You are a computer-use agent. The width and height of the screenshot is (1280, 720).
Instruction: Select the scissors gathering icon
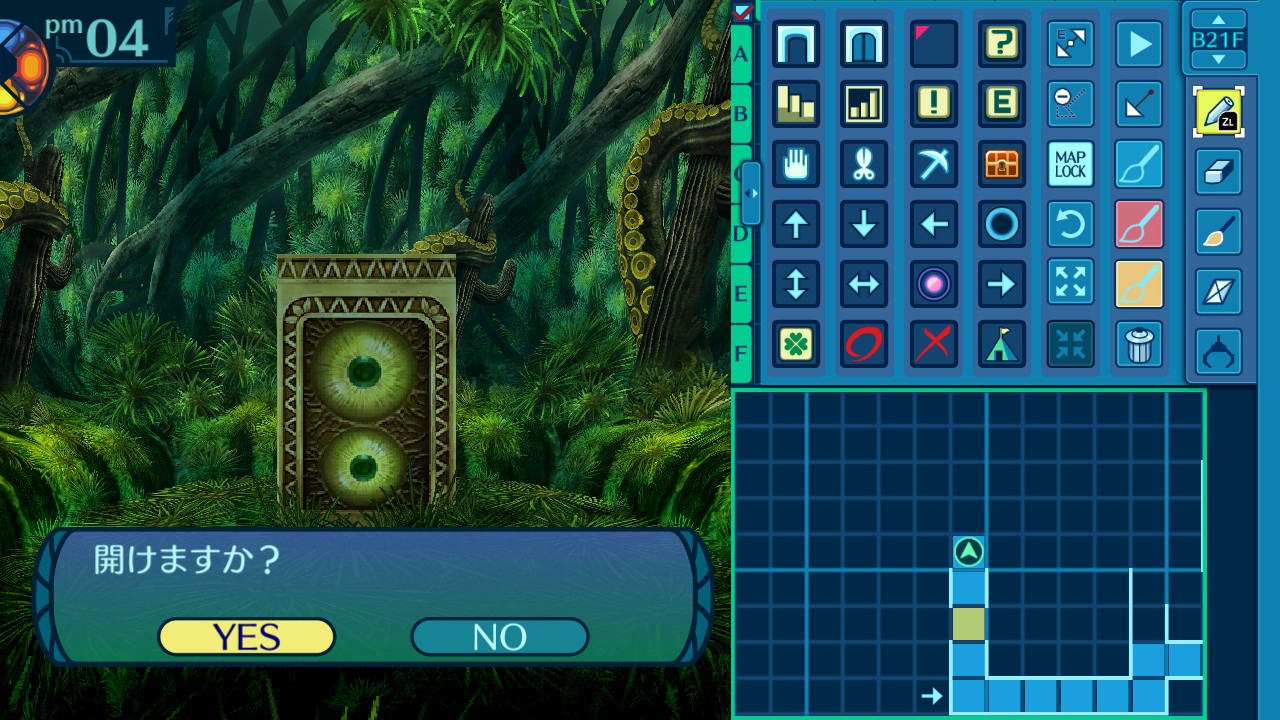coord(864,164)
